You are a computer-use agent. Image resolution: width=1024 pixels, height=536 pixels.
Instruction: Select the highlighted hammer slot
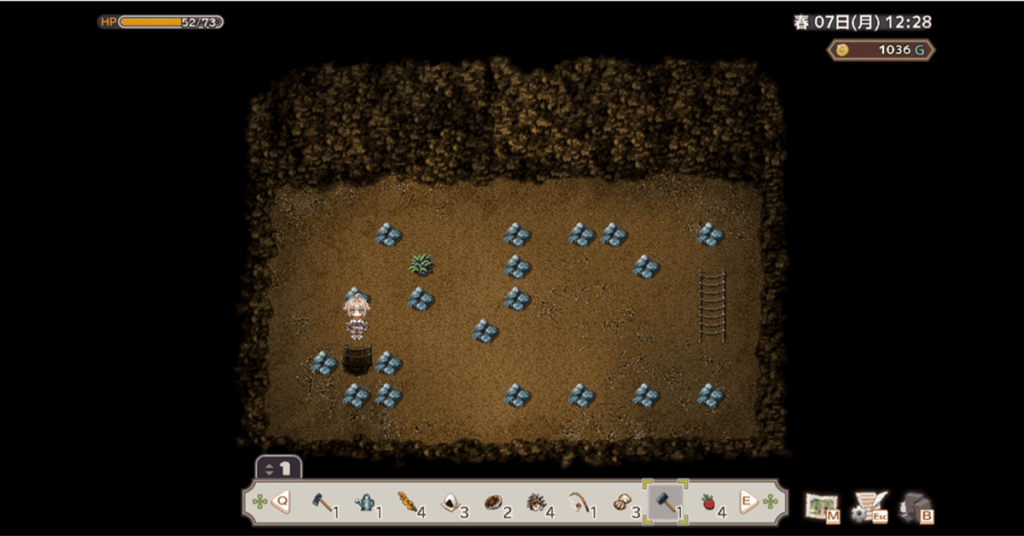(x=665, y=502)
